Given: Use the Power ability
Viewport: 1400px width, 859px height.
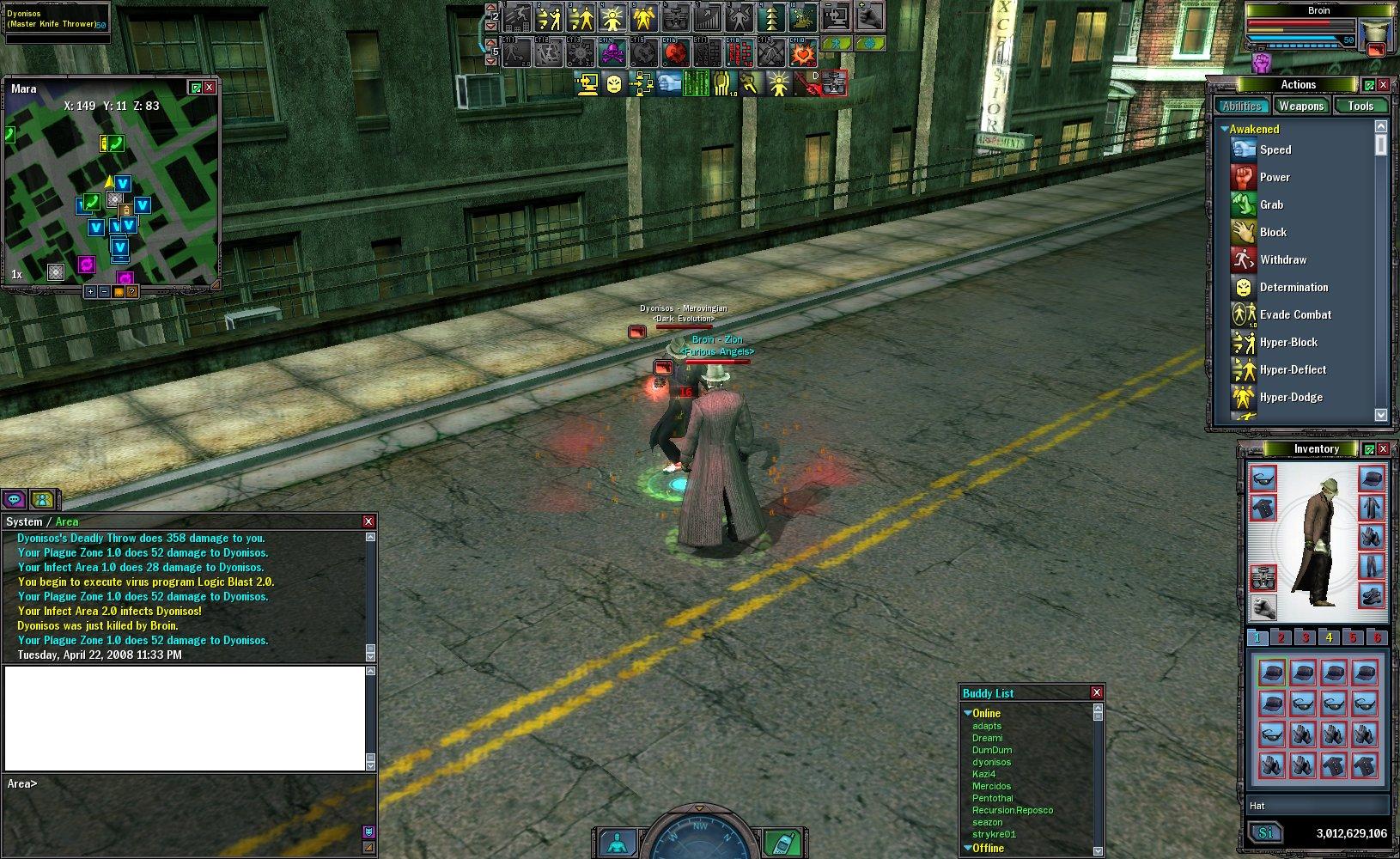Looking at the screenshot, I should click(x=1275, y=177).
